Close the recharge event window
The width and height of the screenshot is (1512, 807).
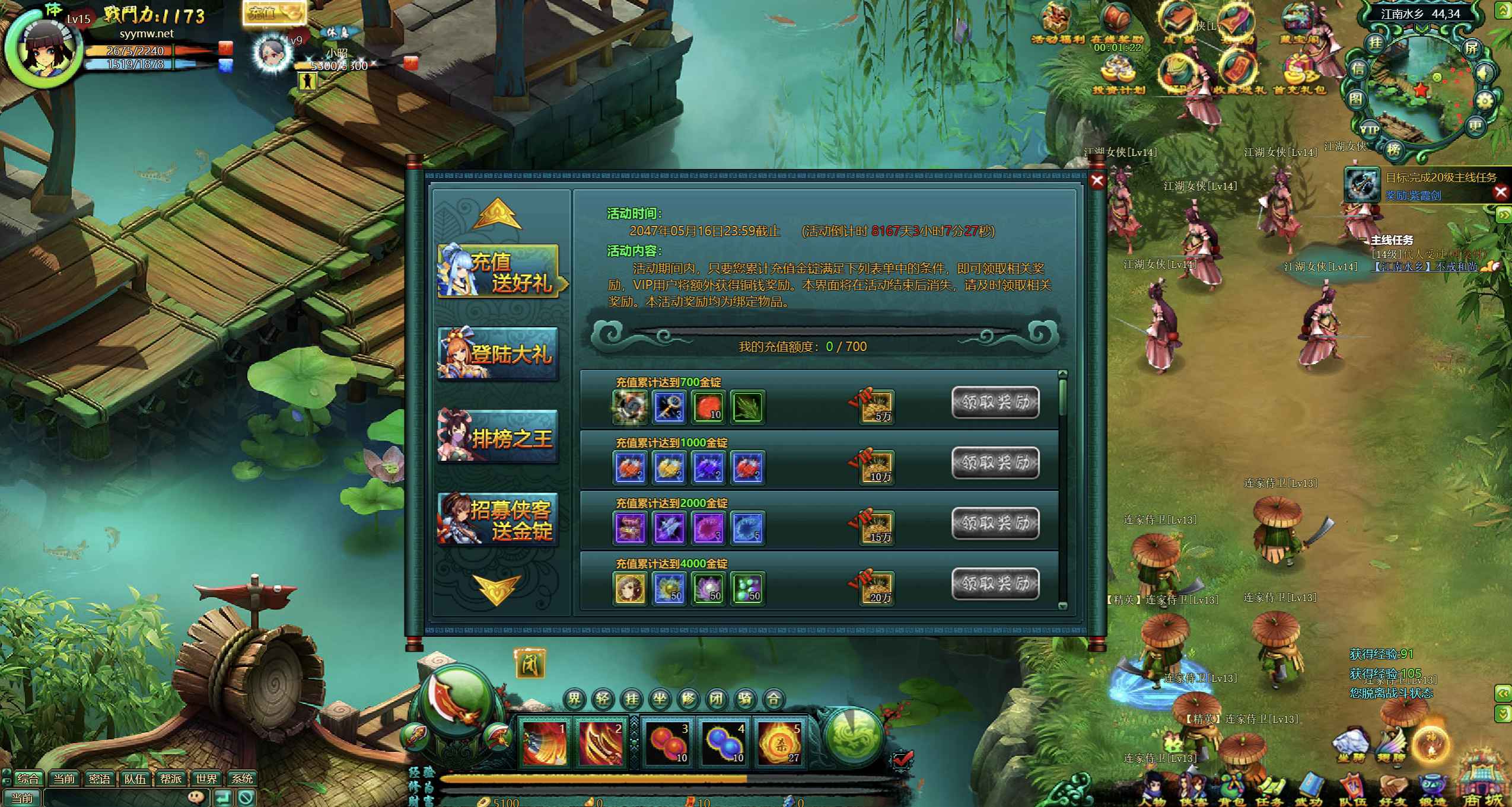click(1097, 181)
